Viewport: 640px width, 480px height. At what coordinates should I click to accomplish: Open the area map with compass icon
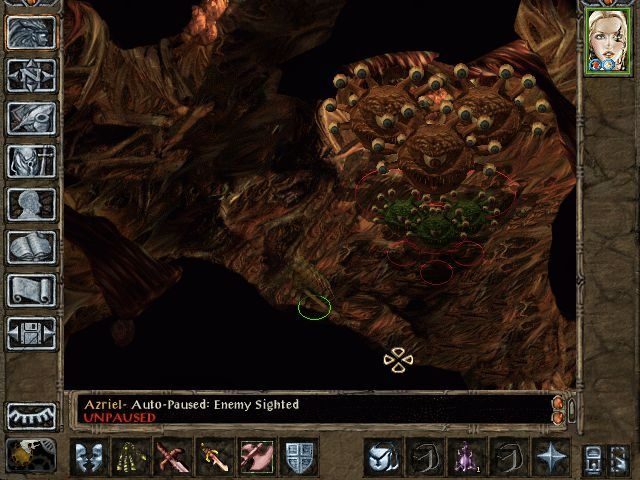tap(31, 75)
